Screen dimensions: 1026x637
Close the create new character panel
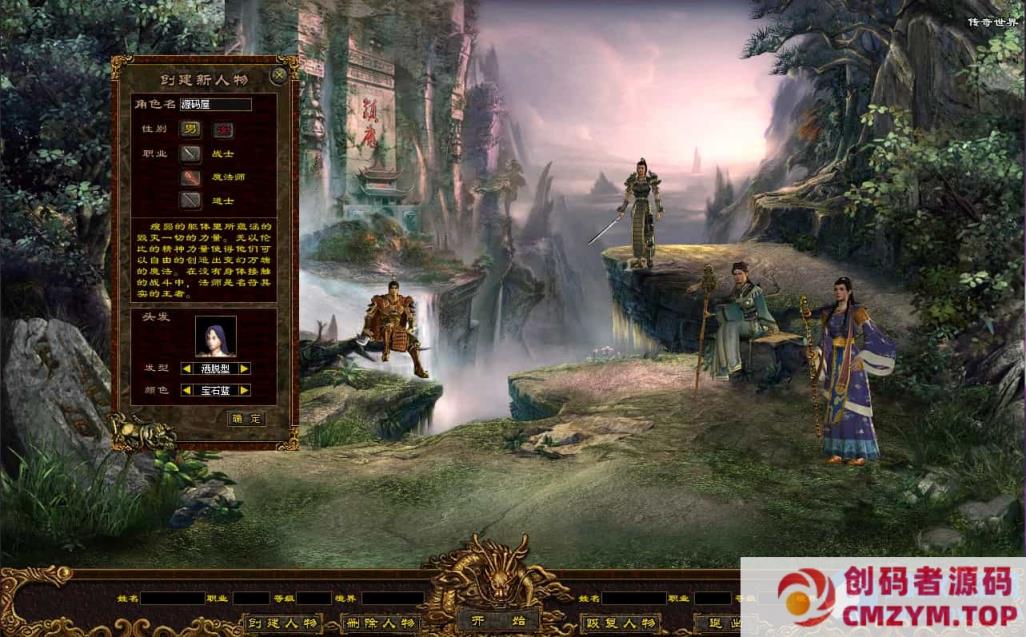(x=279, y=73)
